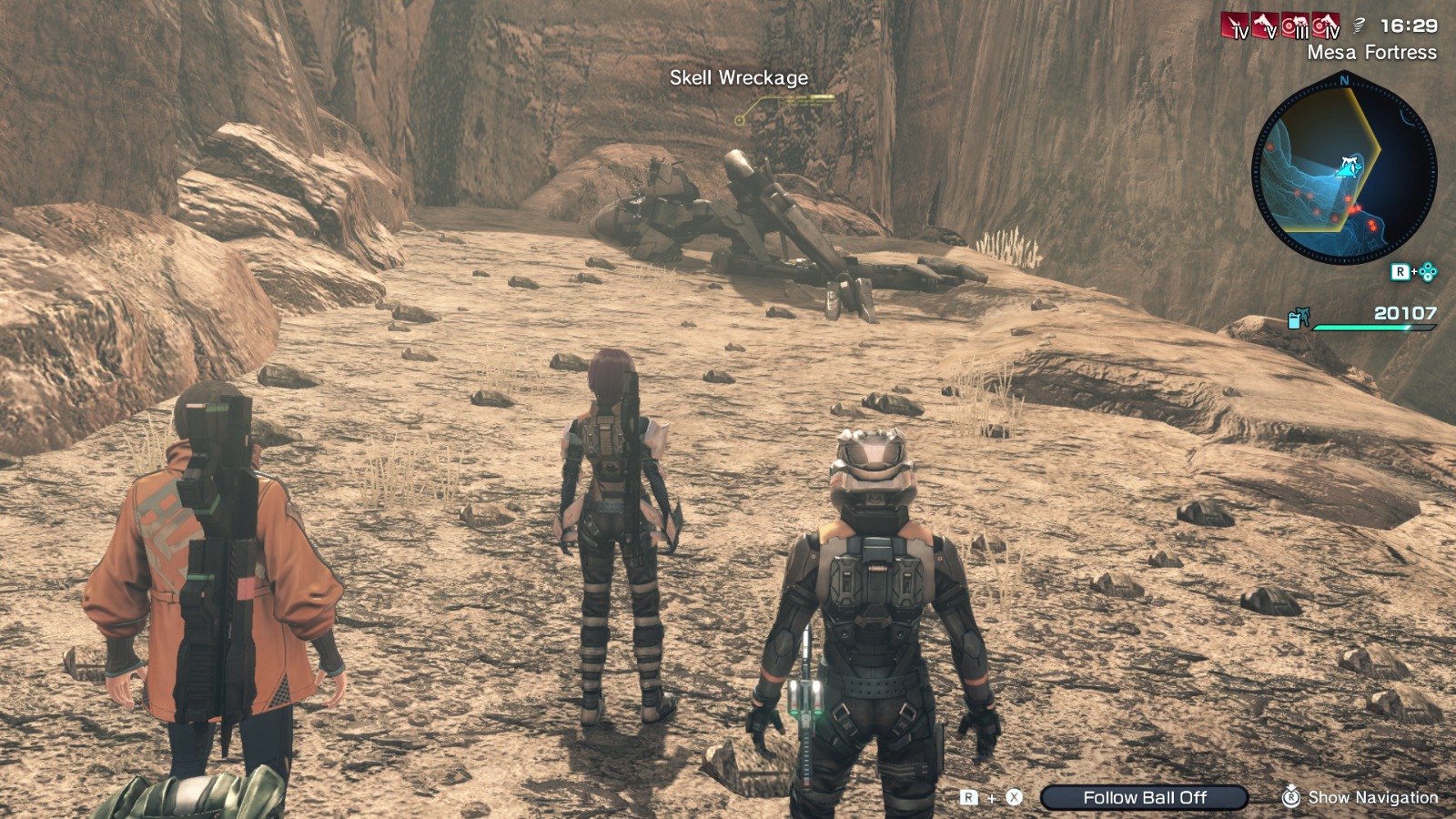Click the rightmost red art icon marked IV
The width and height of the screenshot is (1456, 819).
1324,23
